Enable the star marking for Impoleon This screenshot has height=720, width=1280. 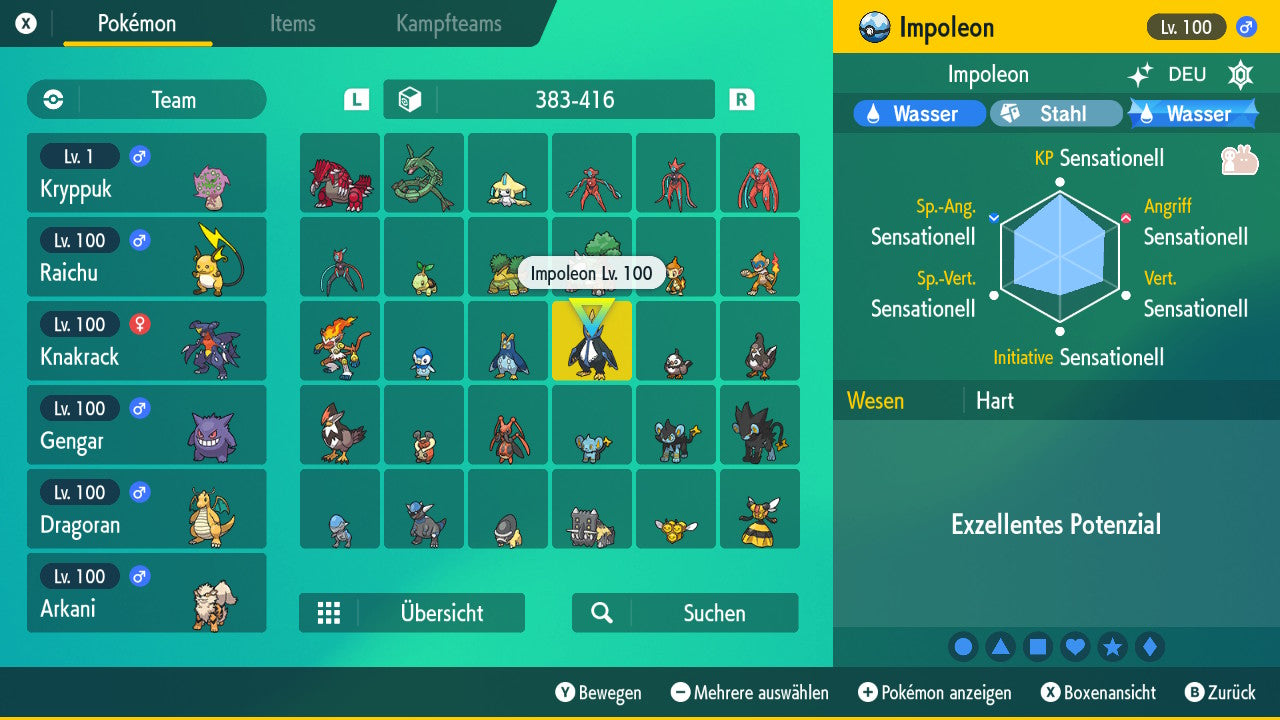pos(1113,647)
